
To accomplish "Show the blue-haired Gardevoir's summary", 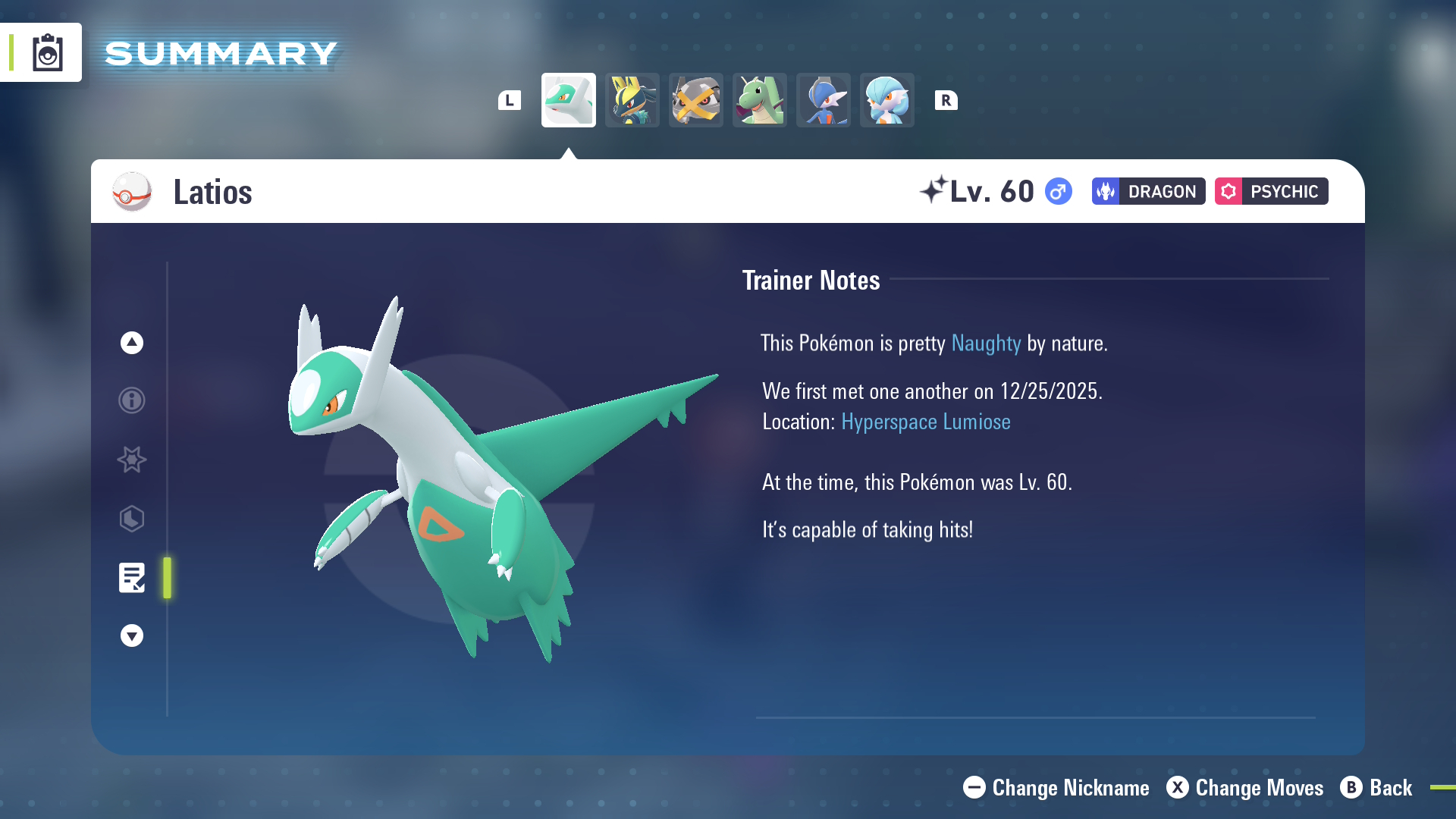I will click(x=886, y=100).
